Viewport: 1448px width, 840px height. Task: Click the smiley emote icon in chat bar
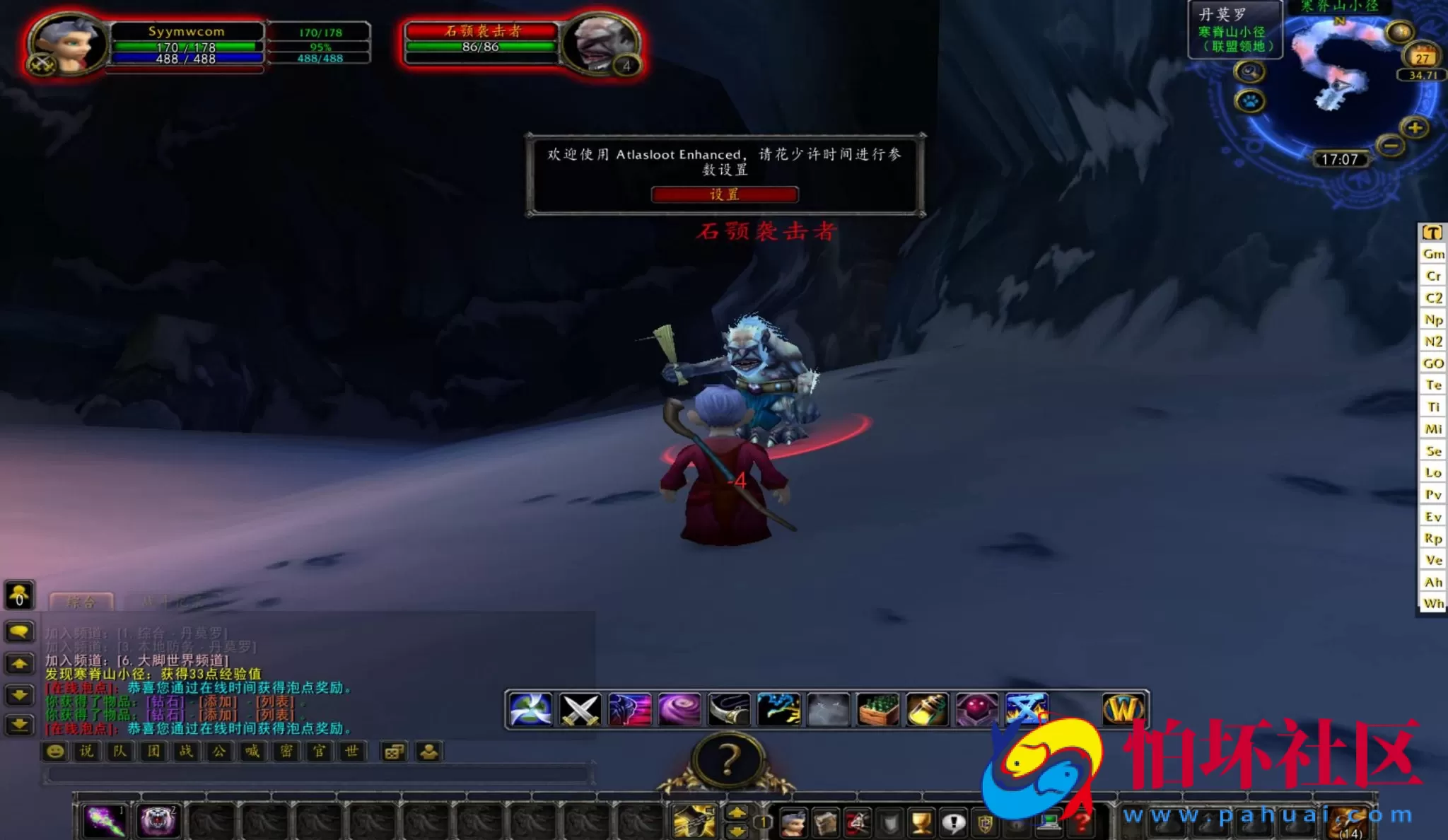tap(54, 752)
